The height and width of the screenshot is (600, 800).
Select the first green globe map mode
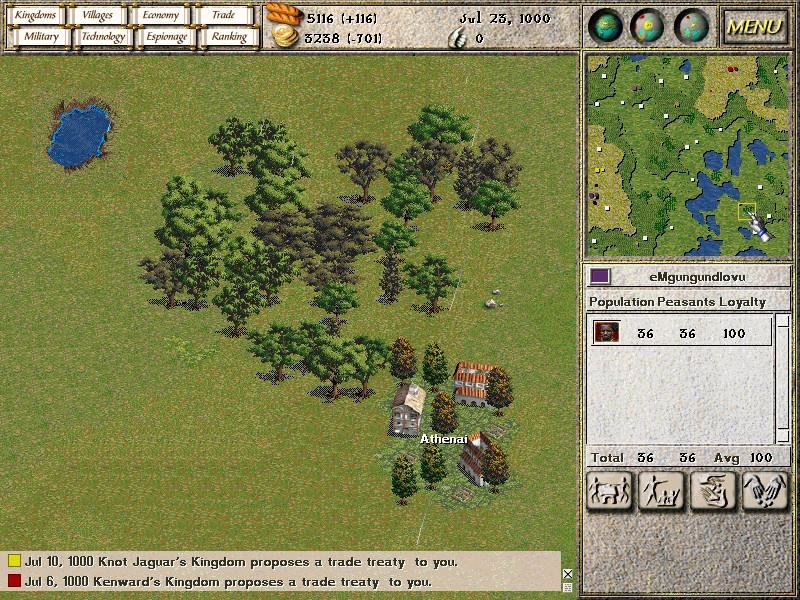coord(606,27)
